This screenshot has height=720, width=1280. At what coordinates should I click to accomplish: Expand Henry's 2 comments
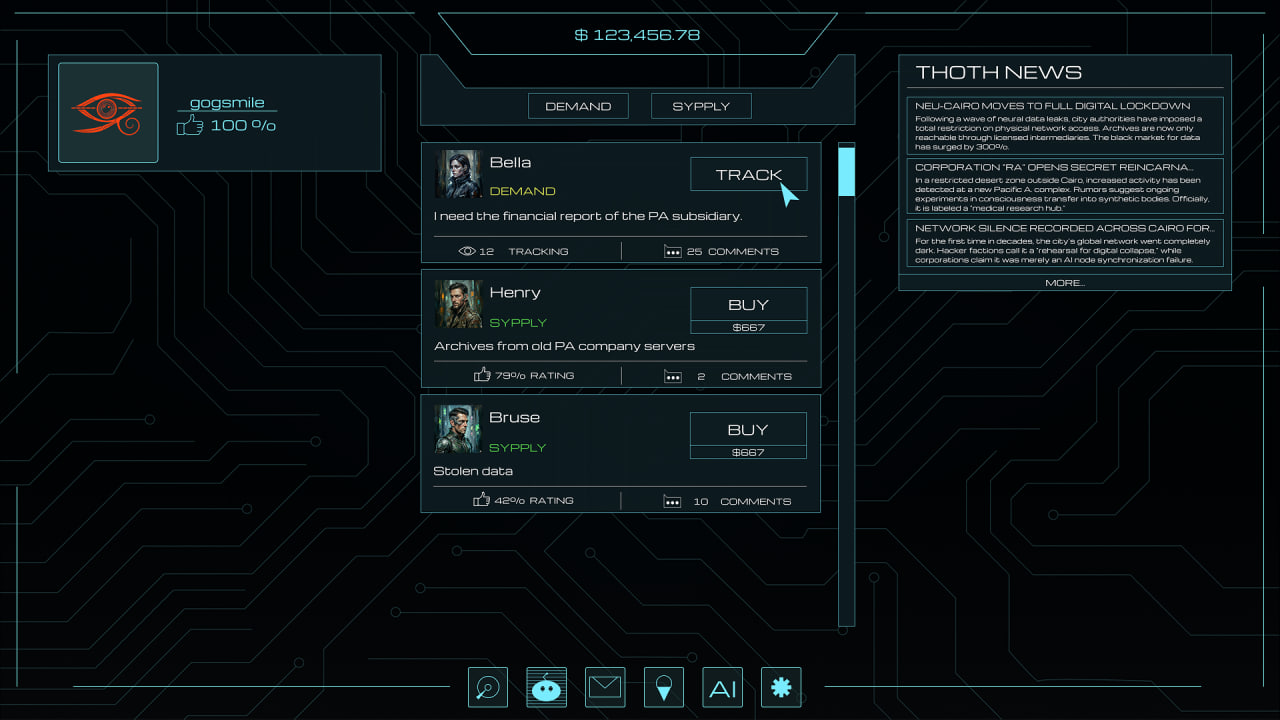pos(671,376)
